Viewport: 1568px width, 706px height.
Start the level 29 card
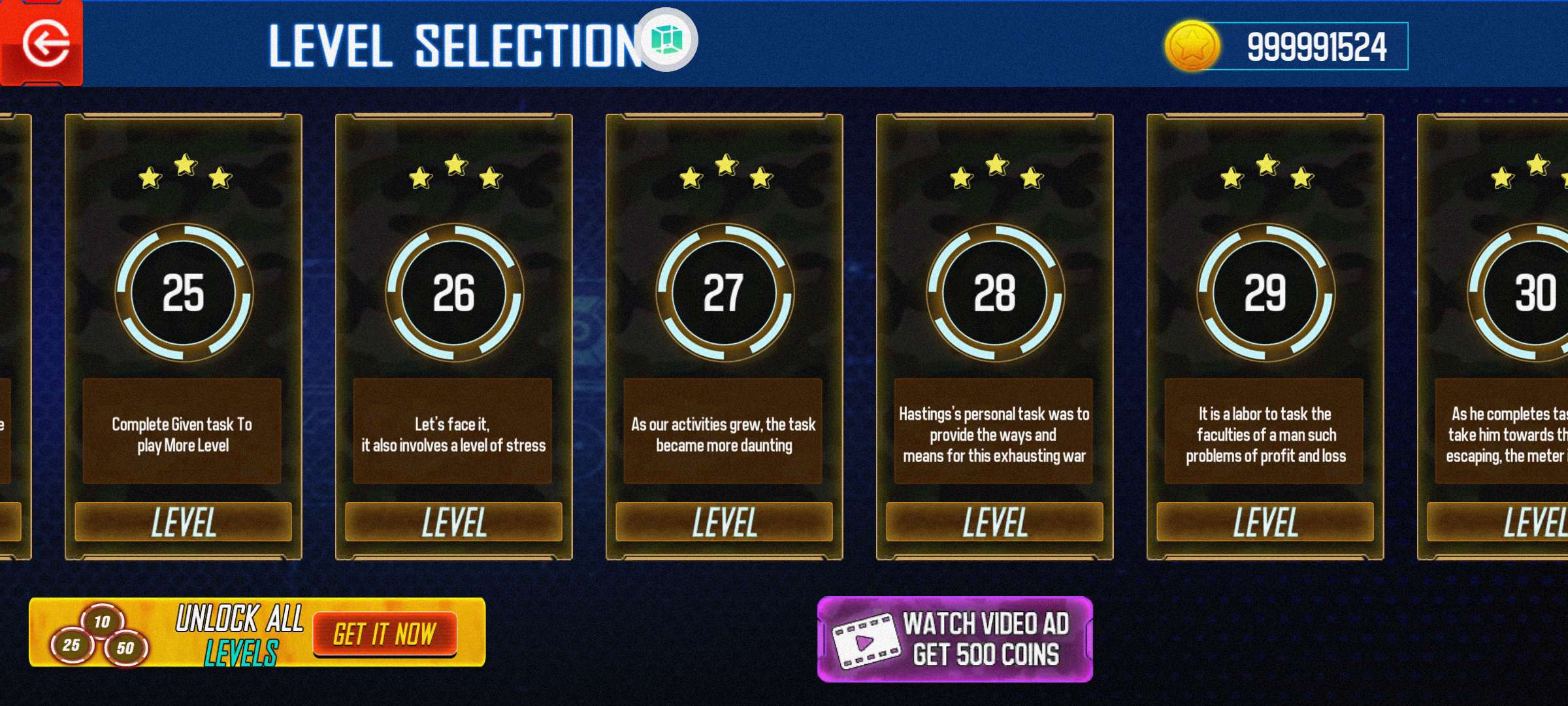1265,337
